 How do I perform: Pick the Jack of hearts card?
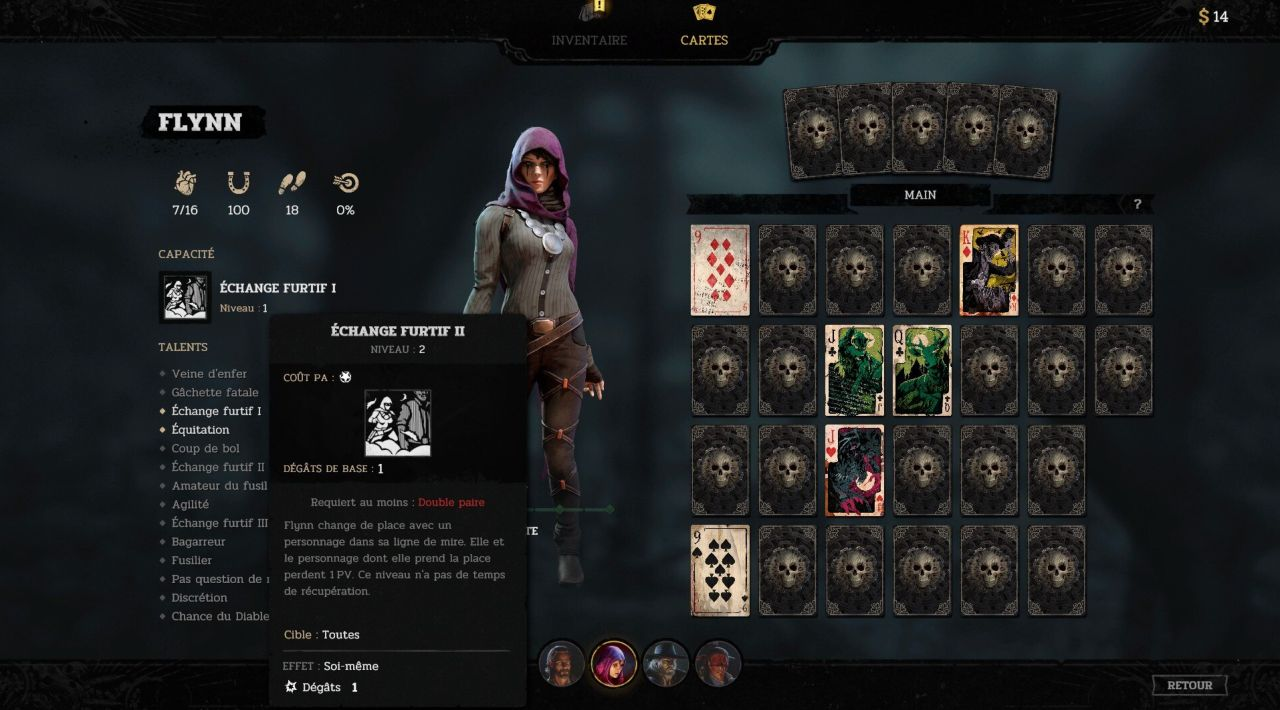(x=854, y=470)
